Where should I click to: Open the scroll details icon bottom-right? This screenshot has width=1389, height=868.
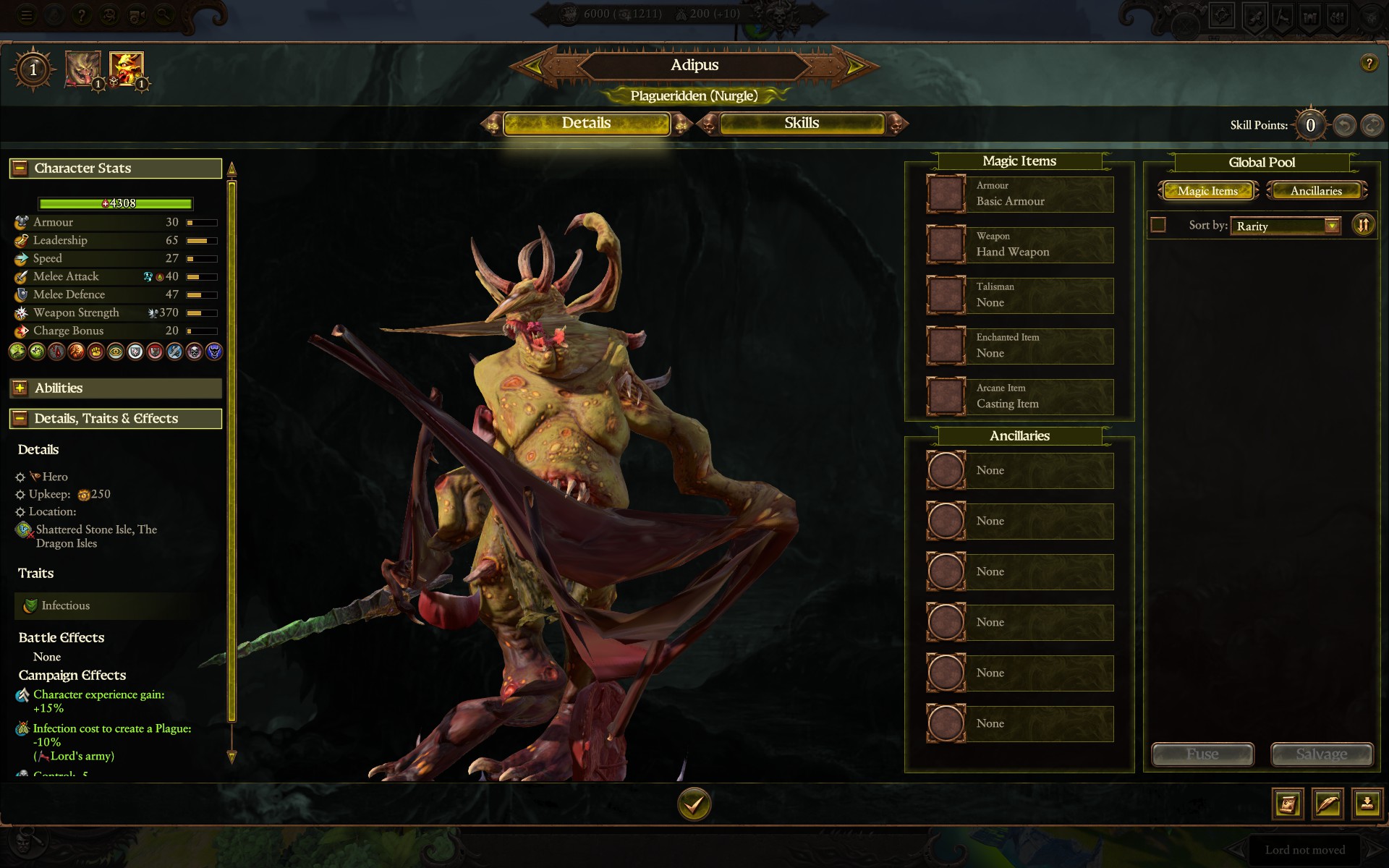point(1288,804)
